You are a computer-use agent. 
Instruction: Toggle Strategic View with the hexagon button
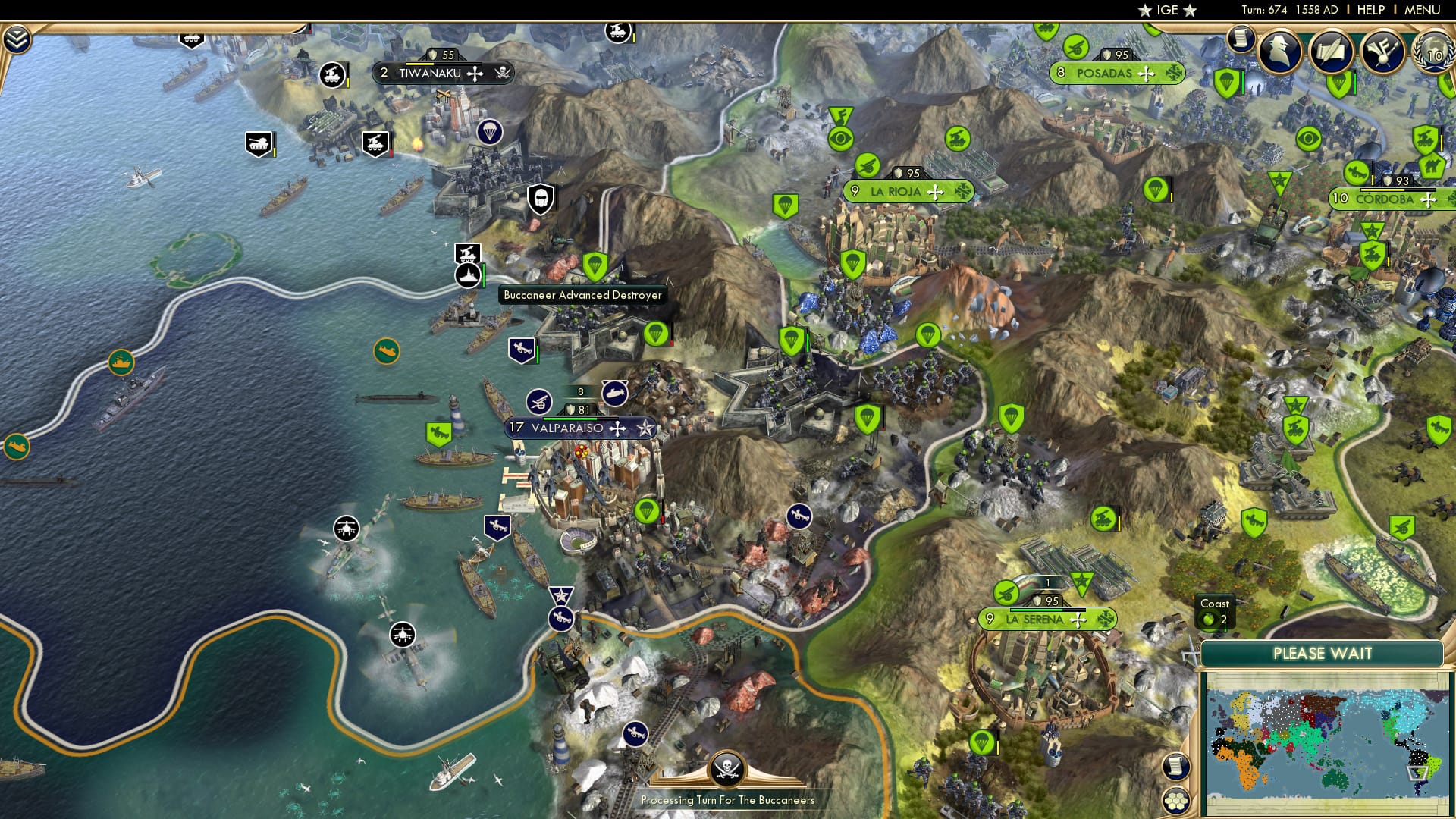coord(1176,801)
